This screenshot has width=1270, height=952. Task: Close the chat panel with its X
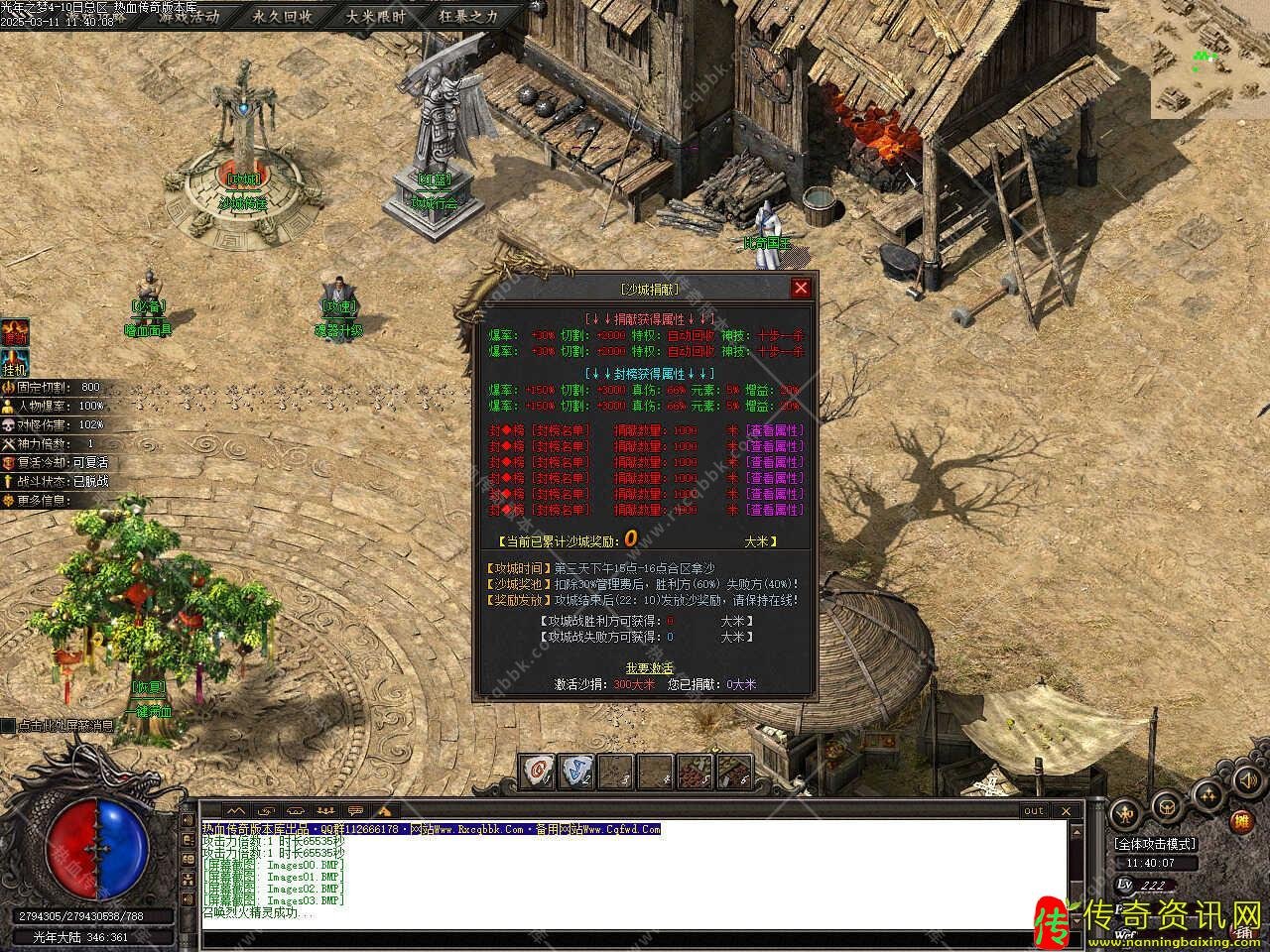pyautogui.click(x=1068, y=811)
